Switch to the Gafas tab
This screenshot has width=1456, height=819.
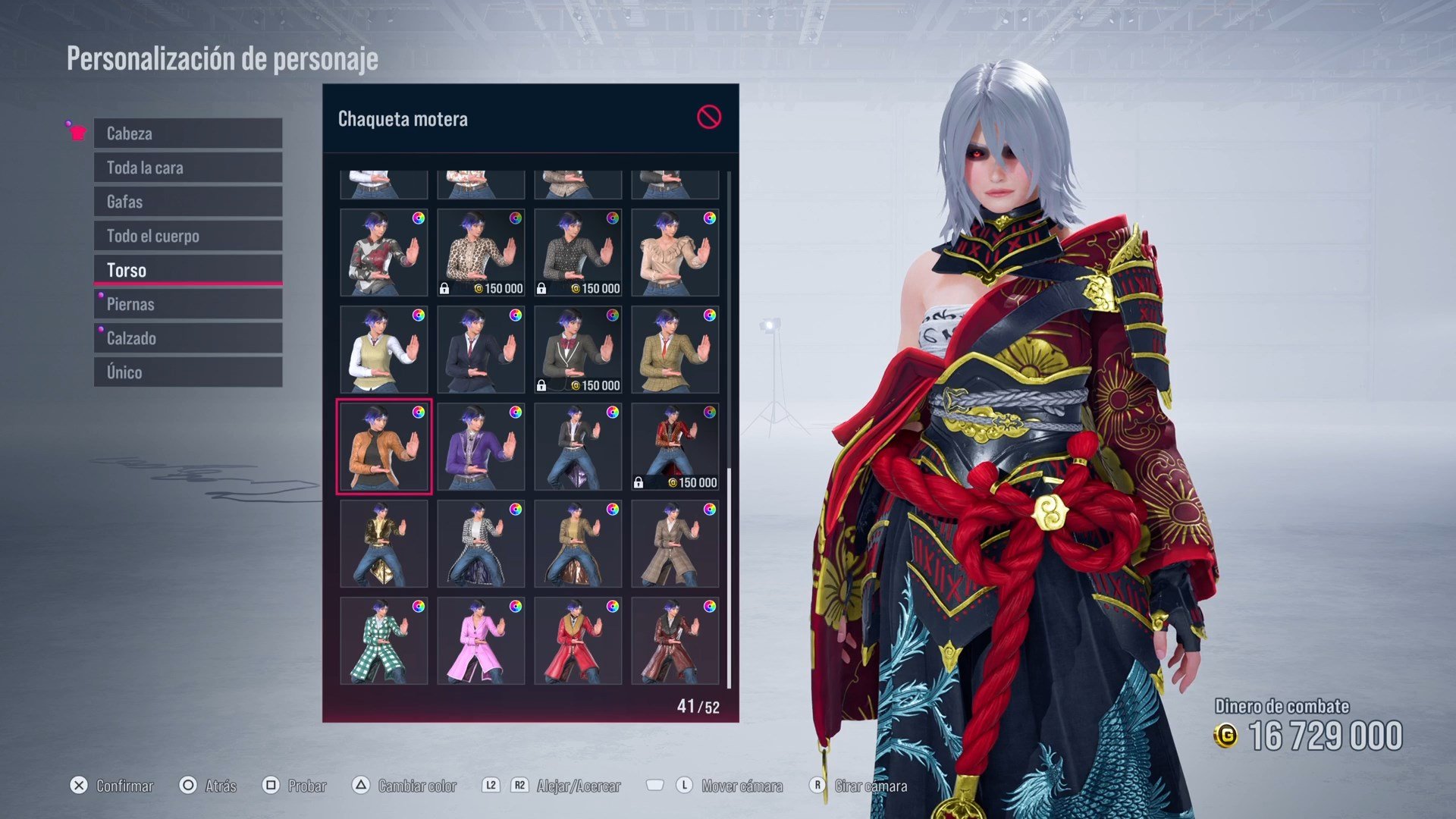[x=187, y=202]
